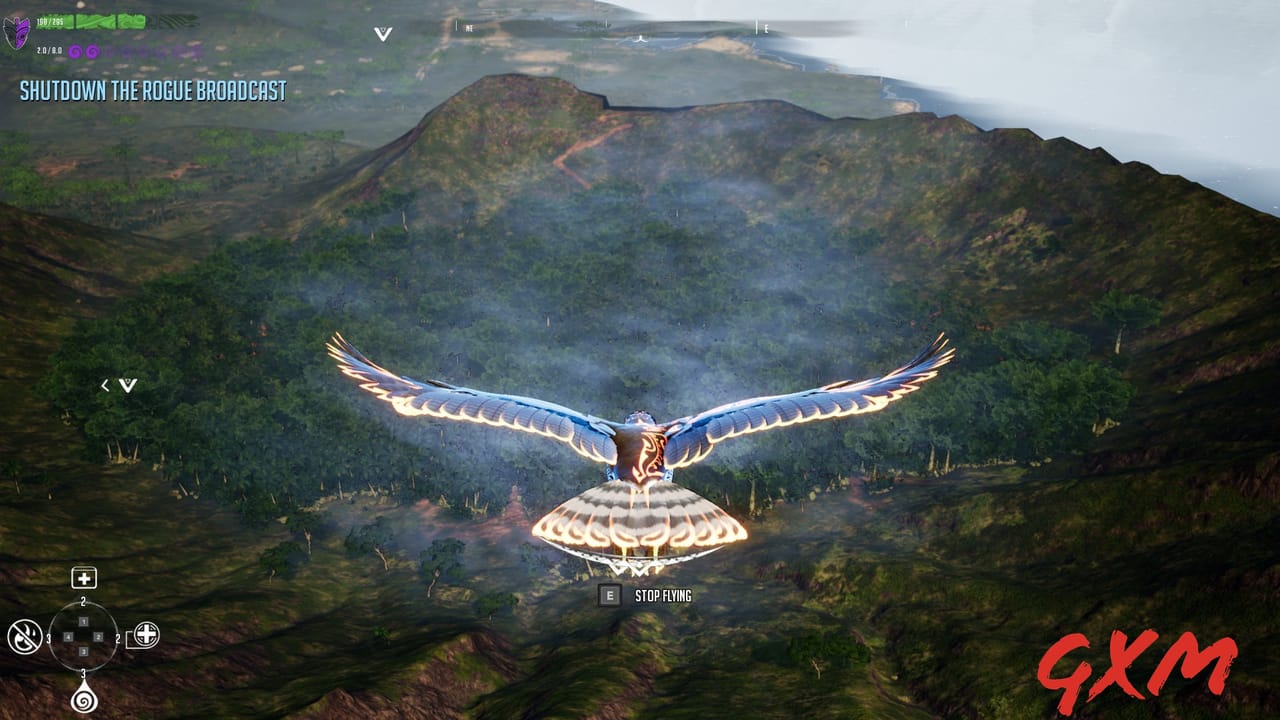Click the green health bar at top-left
The height and width of the screenshot is (720, 1280).
pyautogui.click(x=88, y=22)
